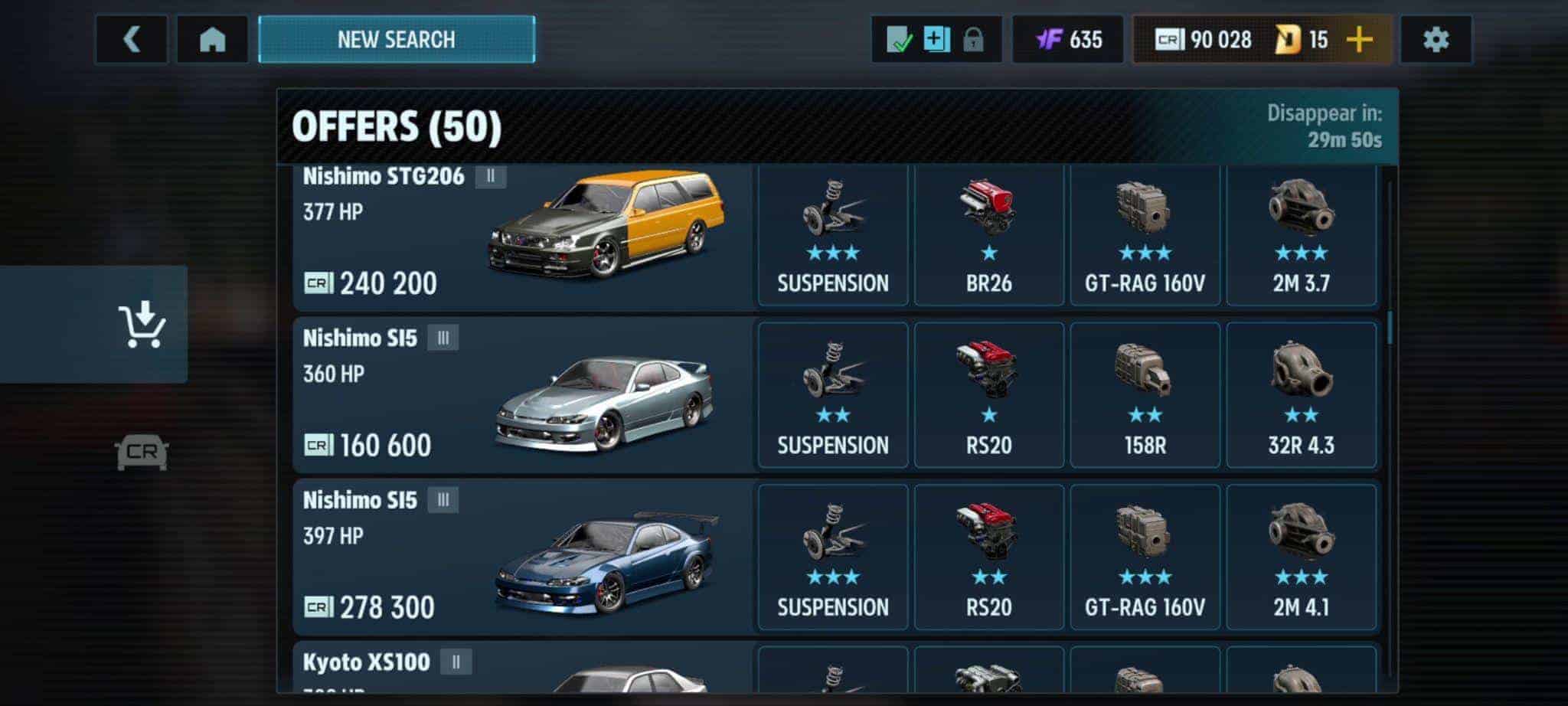Switch to the car with CR tab
The width and height of the screenshot is (1568, 706).
click(142, 452)
